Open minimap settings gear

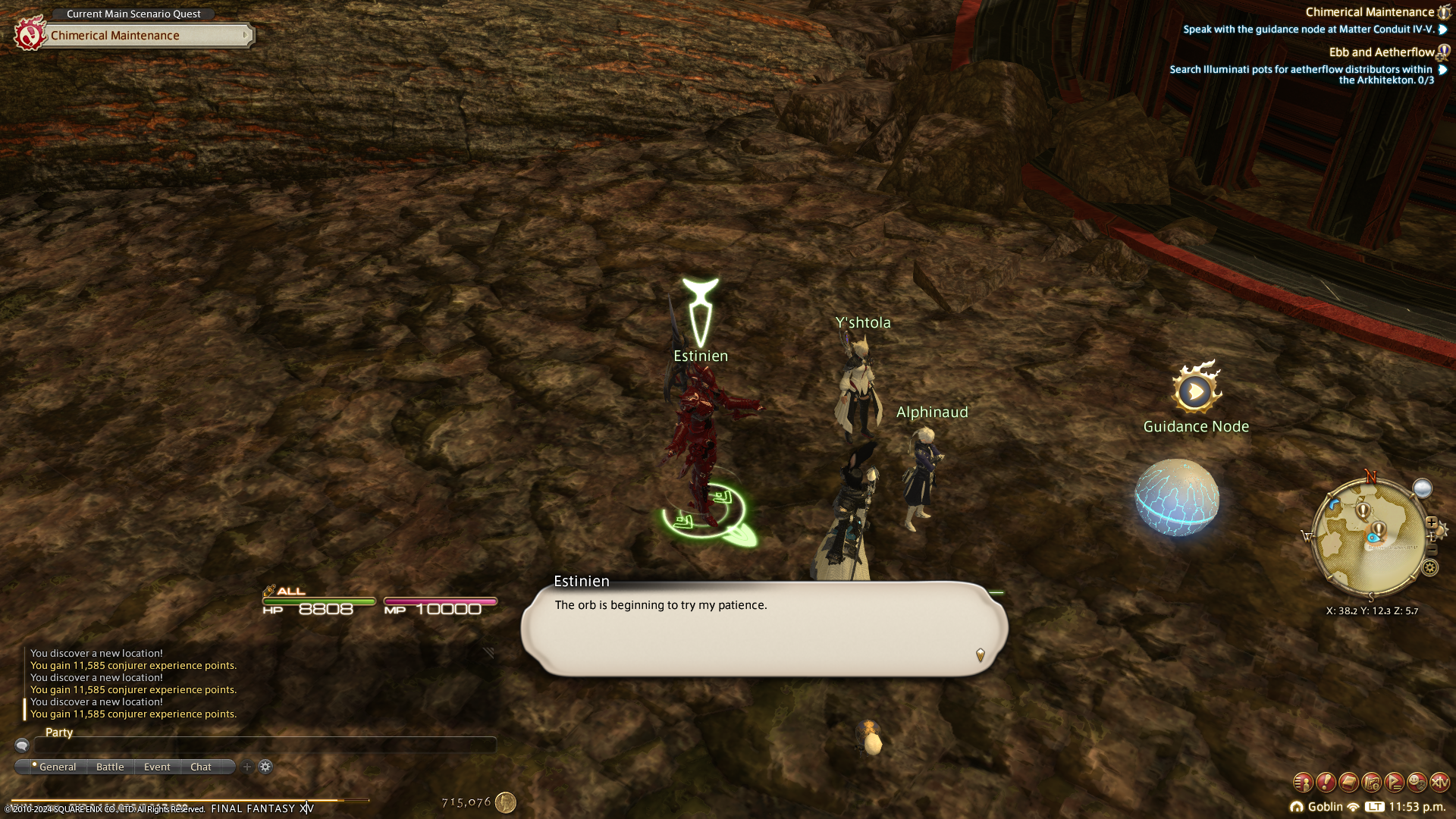[1430, 567]
